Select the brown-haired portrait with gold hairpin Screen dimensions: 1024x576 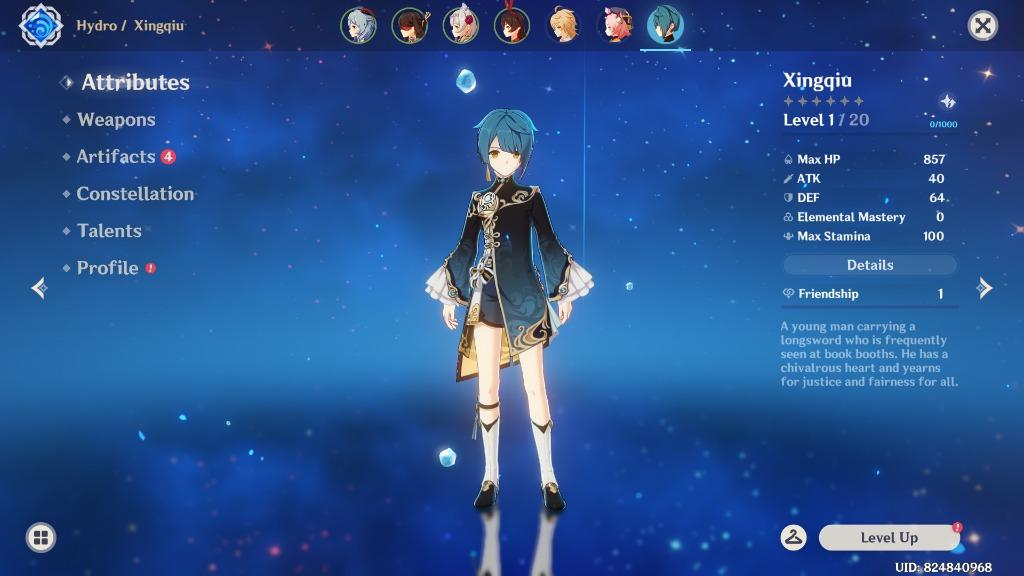pyautogui.click(x=409, y=25)
